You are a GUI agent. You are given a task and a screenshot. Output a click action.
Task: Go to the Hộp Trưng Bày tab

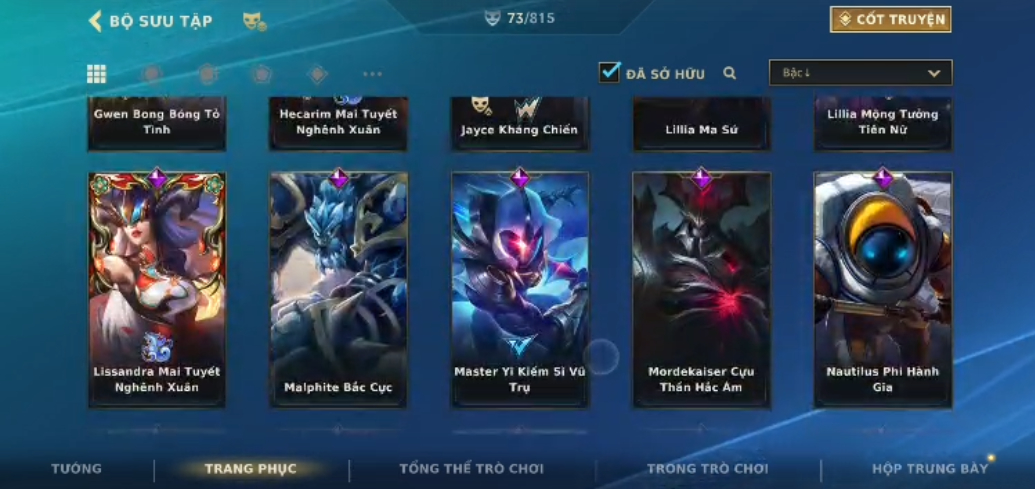(x=929, y=469)
